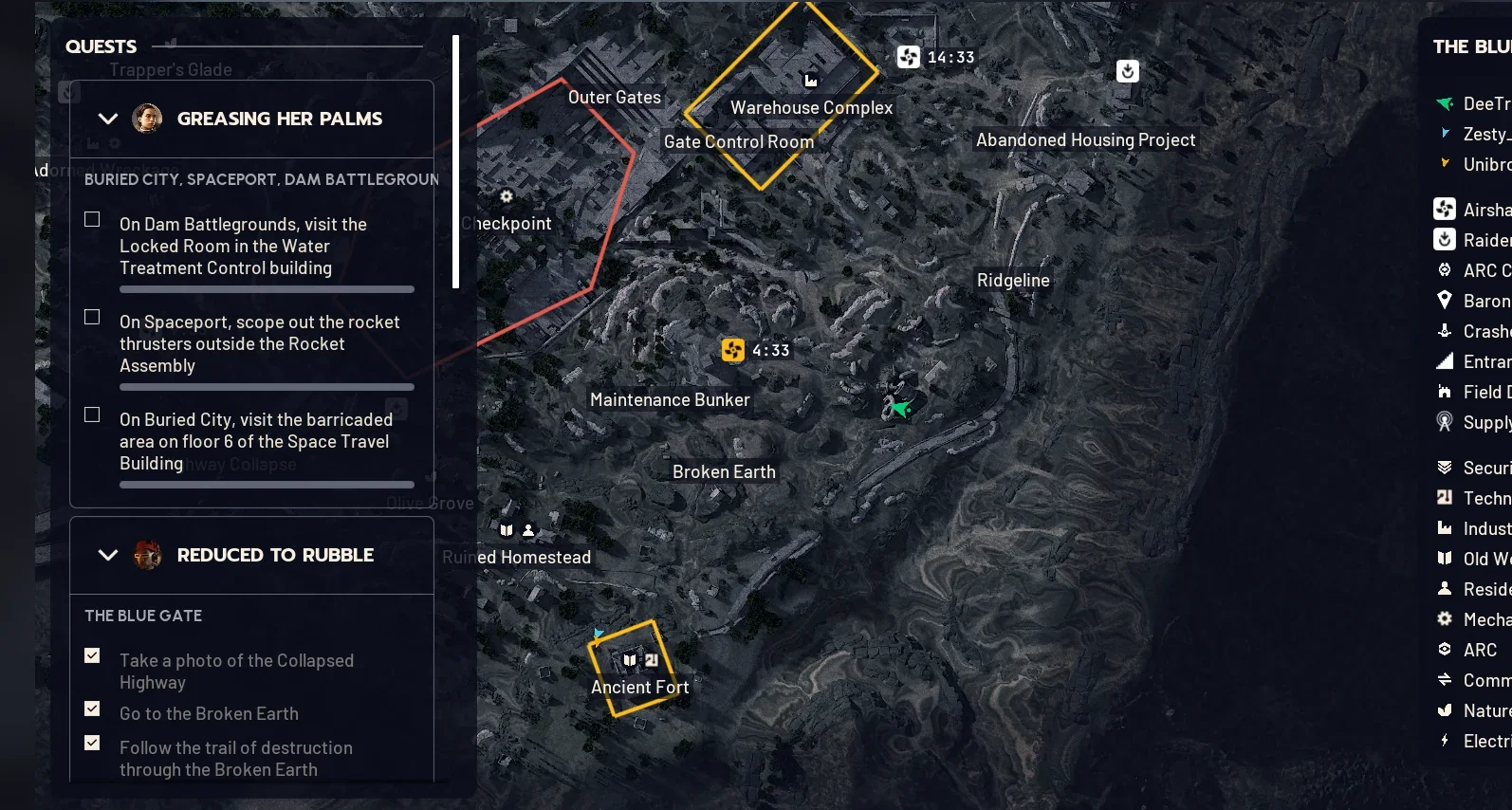Check the Spaceport rocket thrusters objective box
Viewport: 1512px width, 810px height.
(91, 316)
